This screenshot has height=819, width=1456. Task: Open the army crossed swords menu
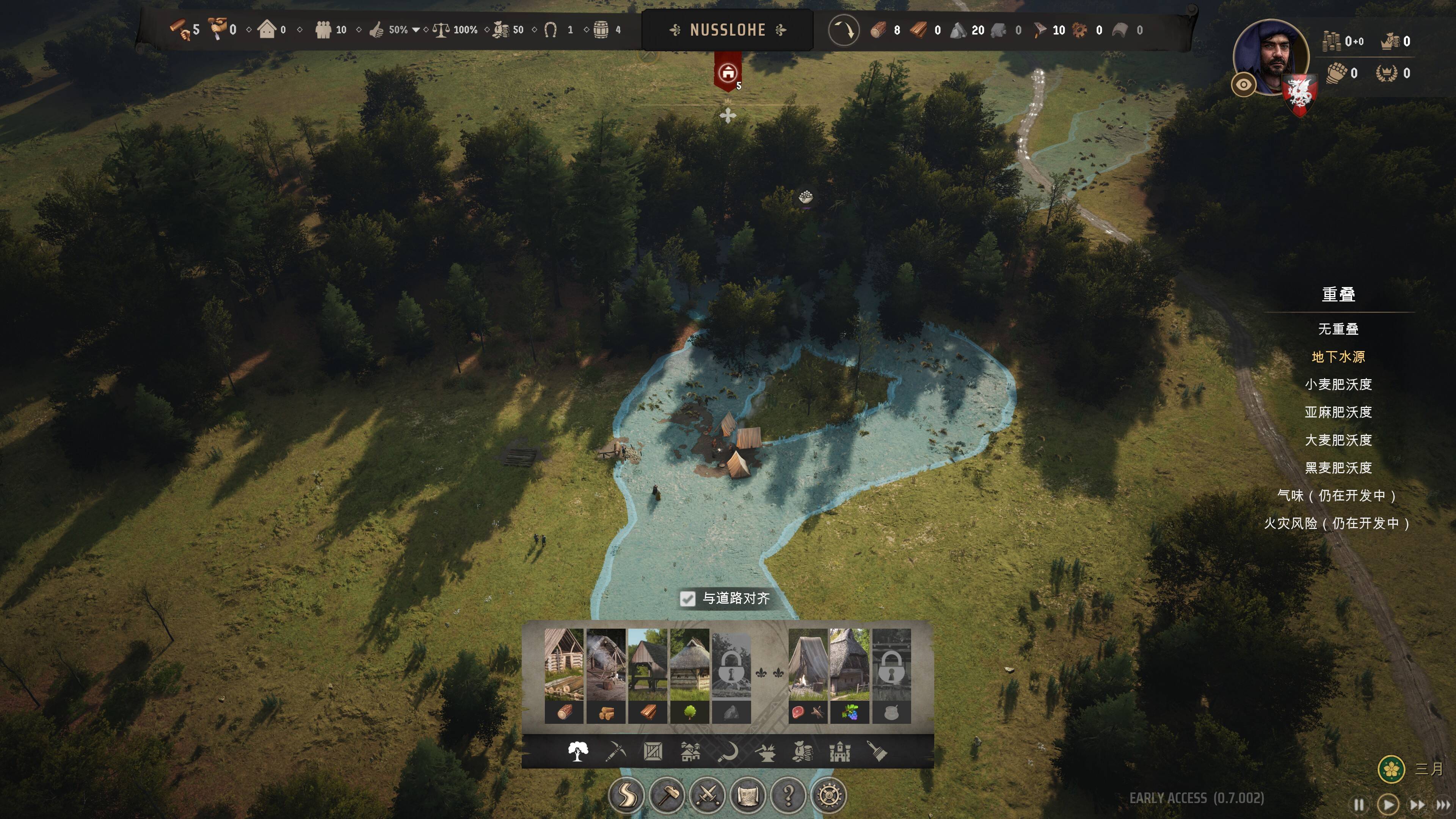tap(708, 796)
